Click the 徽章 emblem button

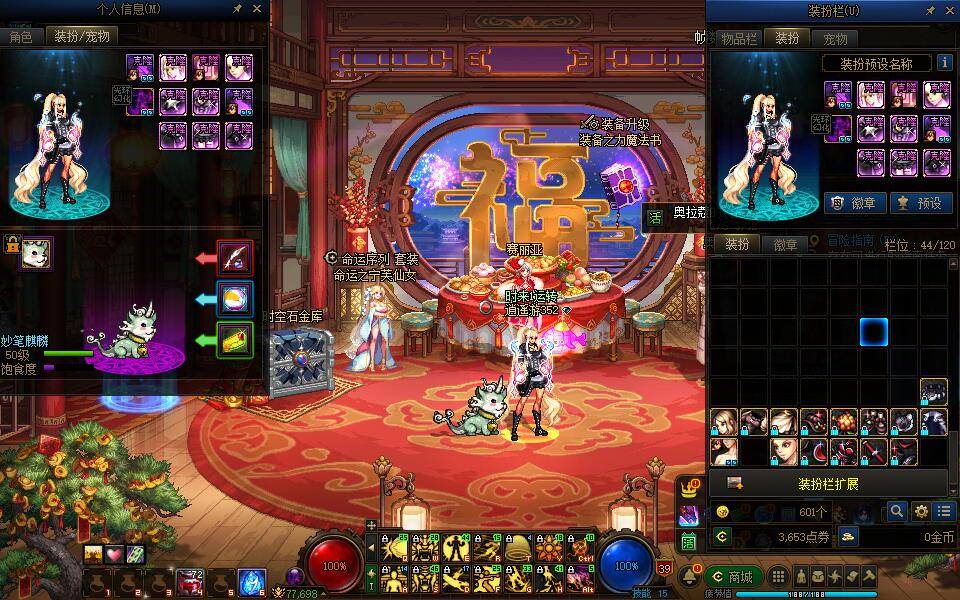853,202
